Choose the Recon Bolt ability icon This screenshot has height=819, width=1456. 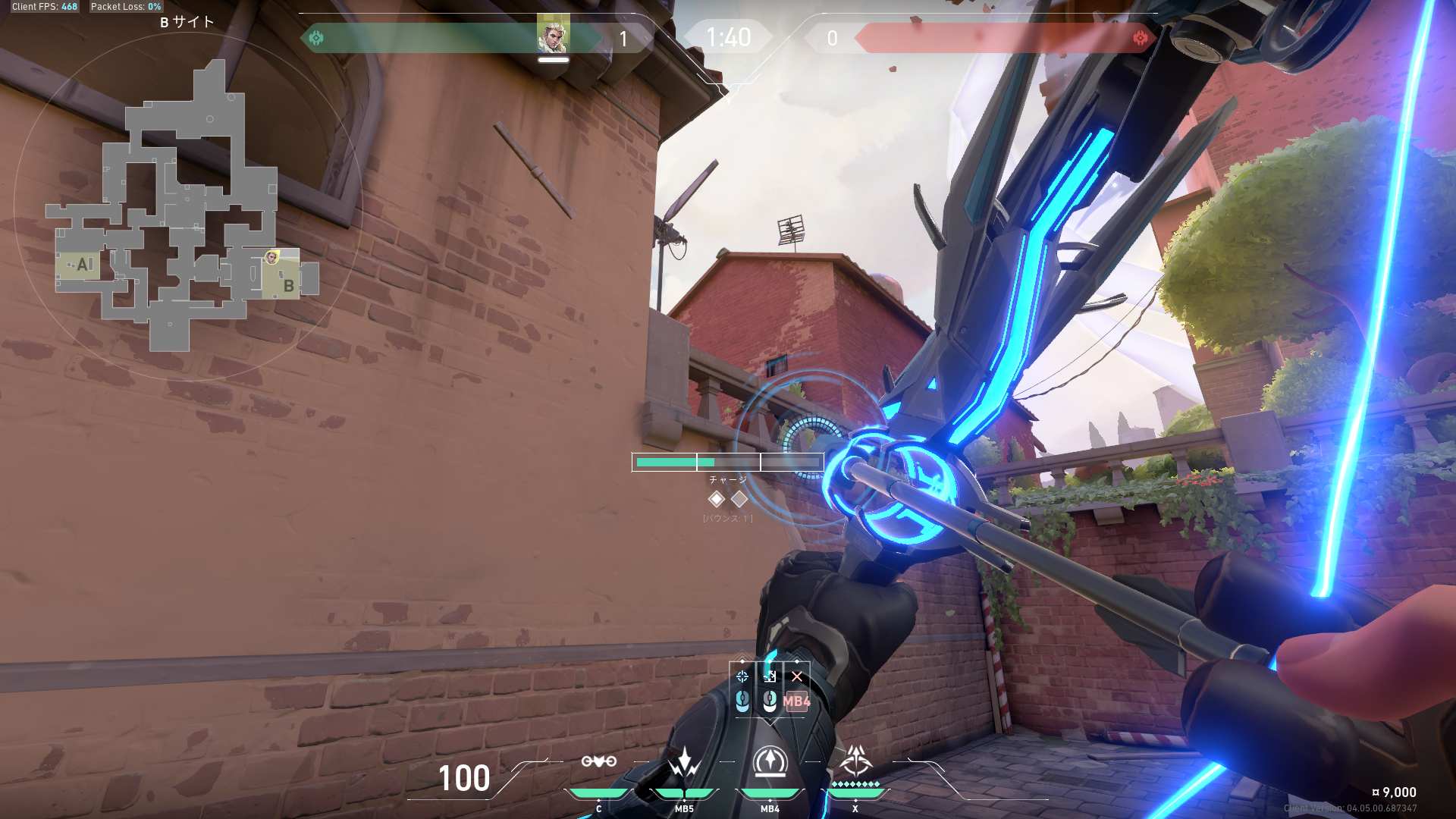770,761
